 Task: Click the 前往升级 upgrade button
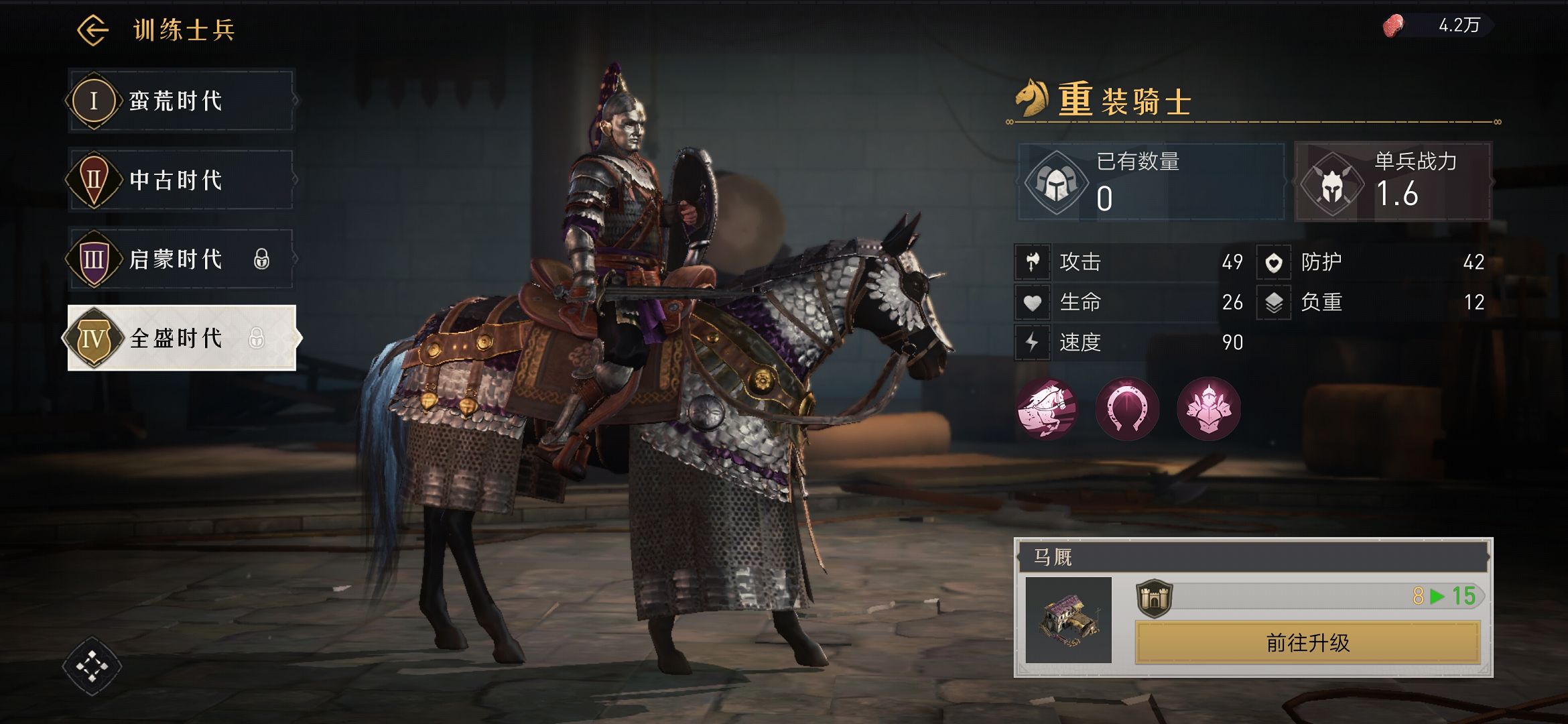[x=1307, y=643]
